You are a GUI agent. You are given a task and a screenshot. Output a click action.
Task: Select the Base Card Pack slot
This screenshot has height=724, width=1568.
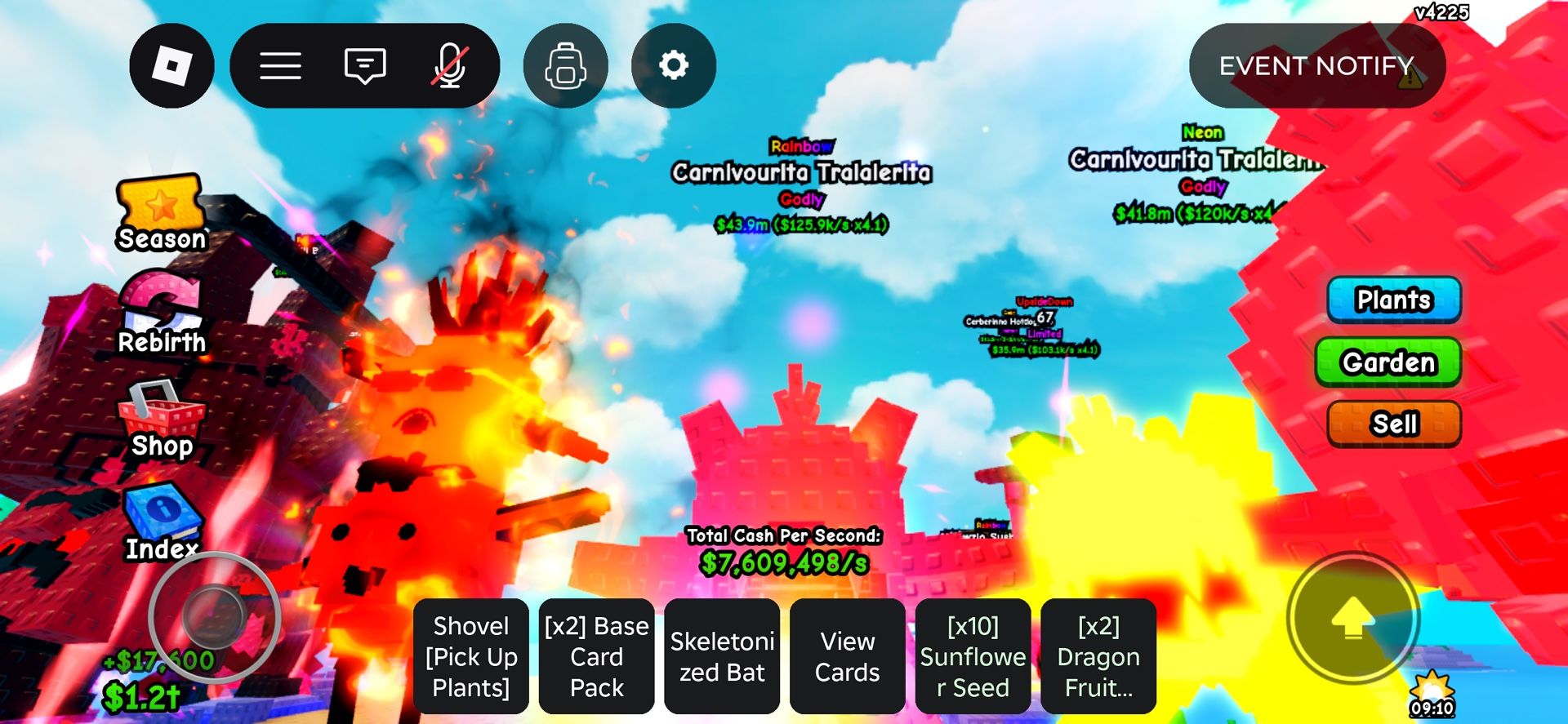point(596,656)
